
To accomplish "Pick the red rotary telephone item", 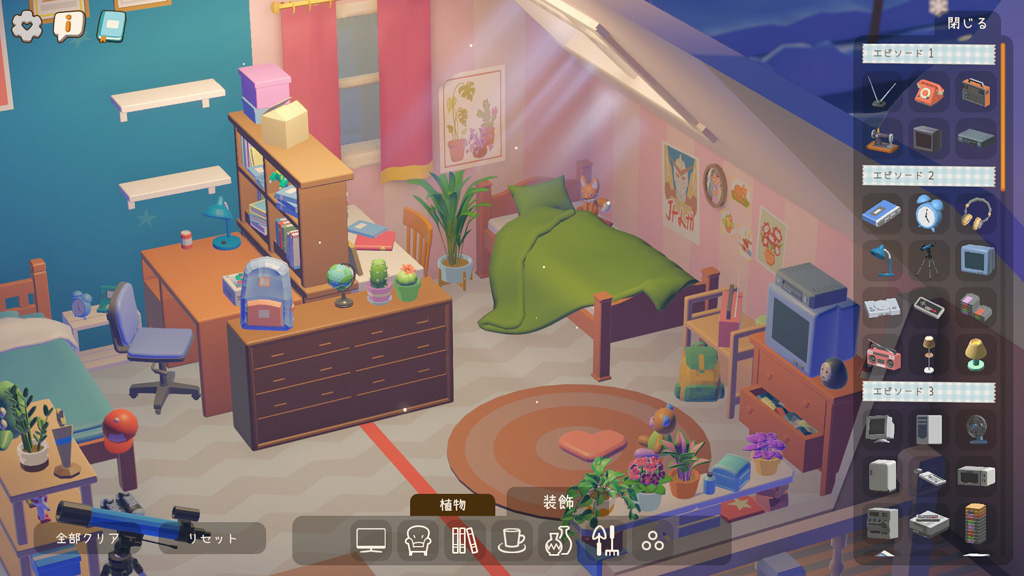I will 929,93.
